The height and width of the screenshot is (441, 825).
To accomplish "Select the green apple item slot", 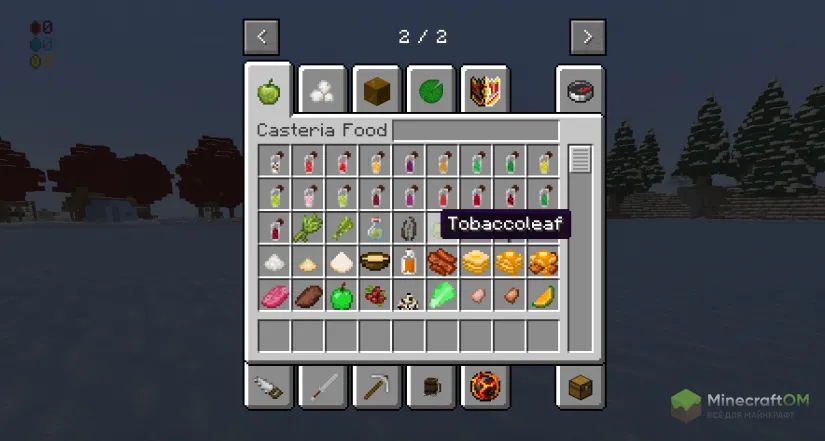I will tap(343, 296).
